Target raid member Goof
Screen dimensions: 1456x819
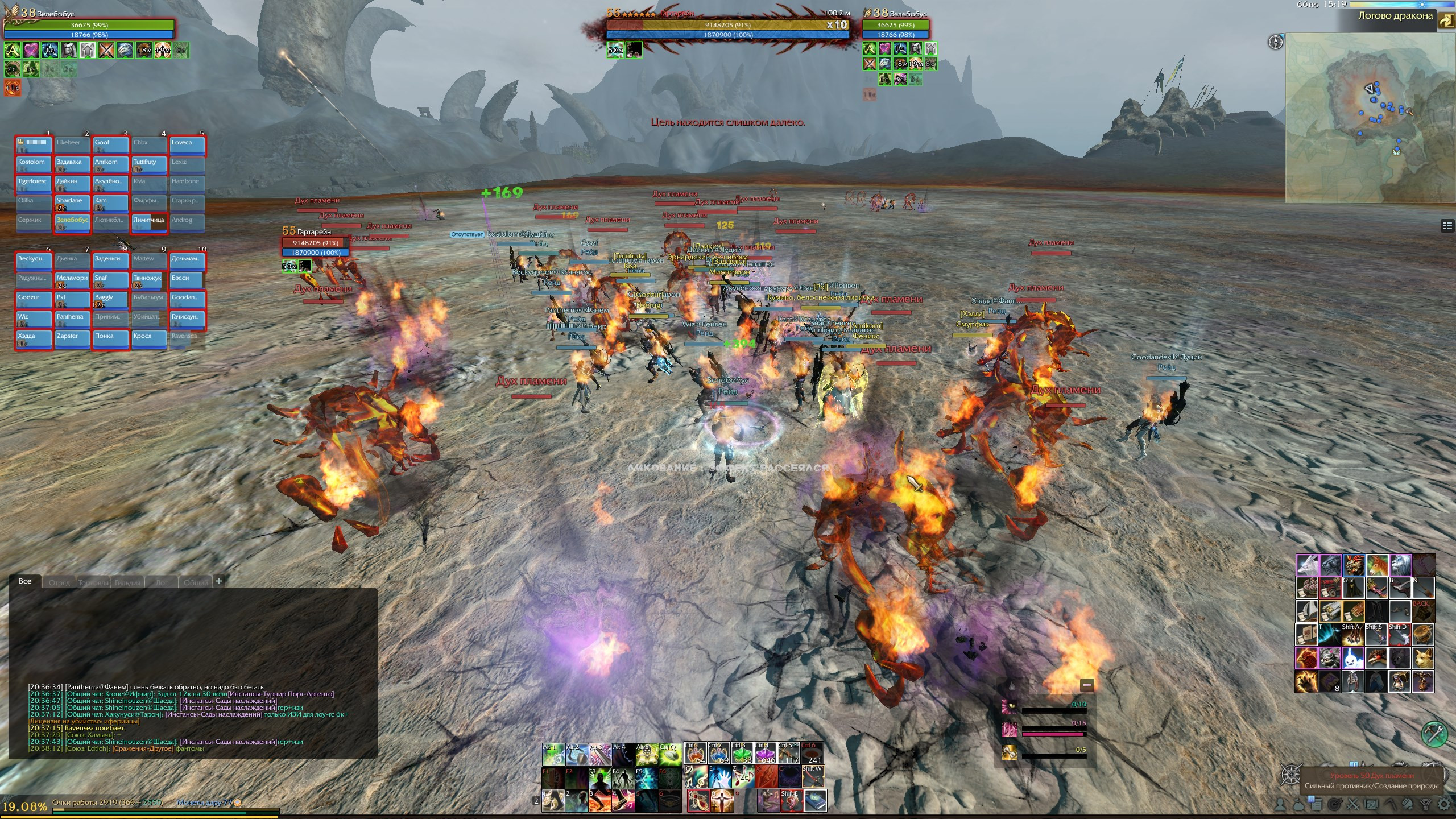tap(110, 144)
